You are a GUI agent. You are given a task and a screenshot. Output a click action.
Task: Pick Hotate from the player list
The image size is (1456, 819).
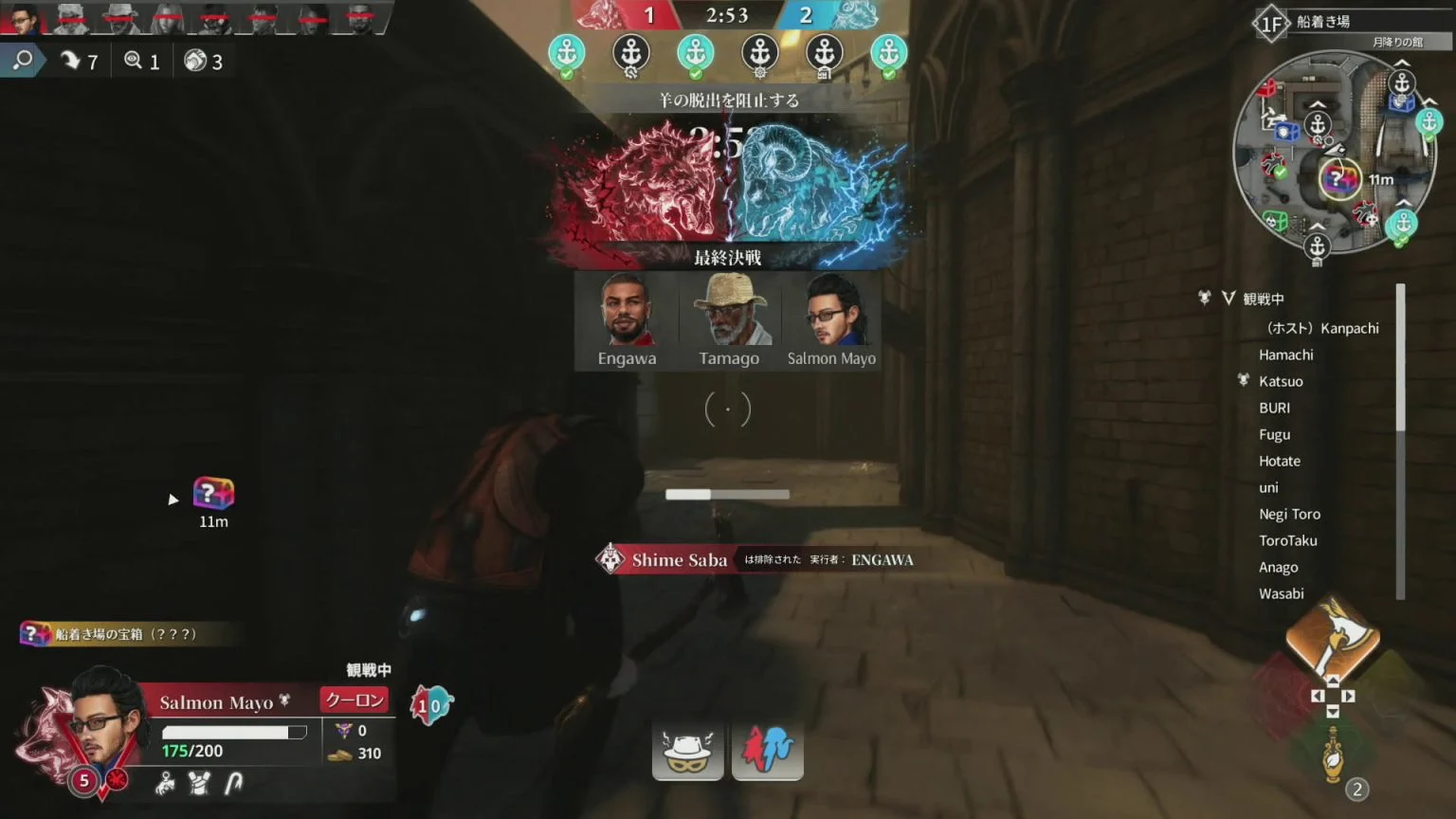pos(1279,461)
